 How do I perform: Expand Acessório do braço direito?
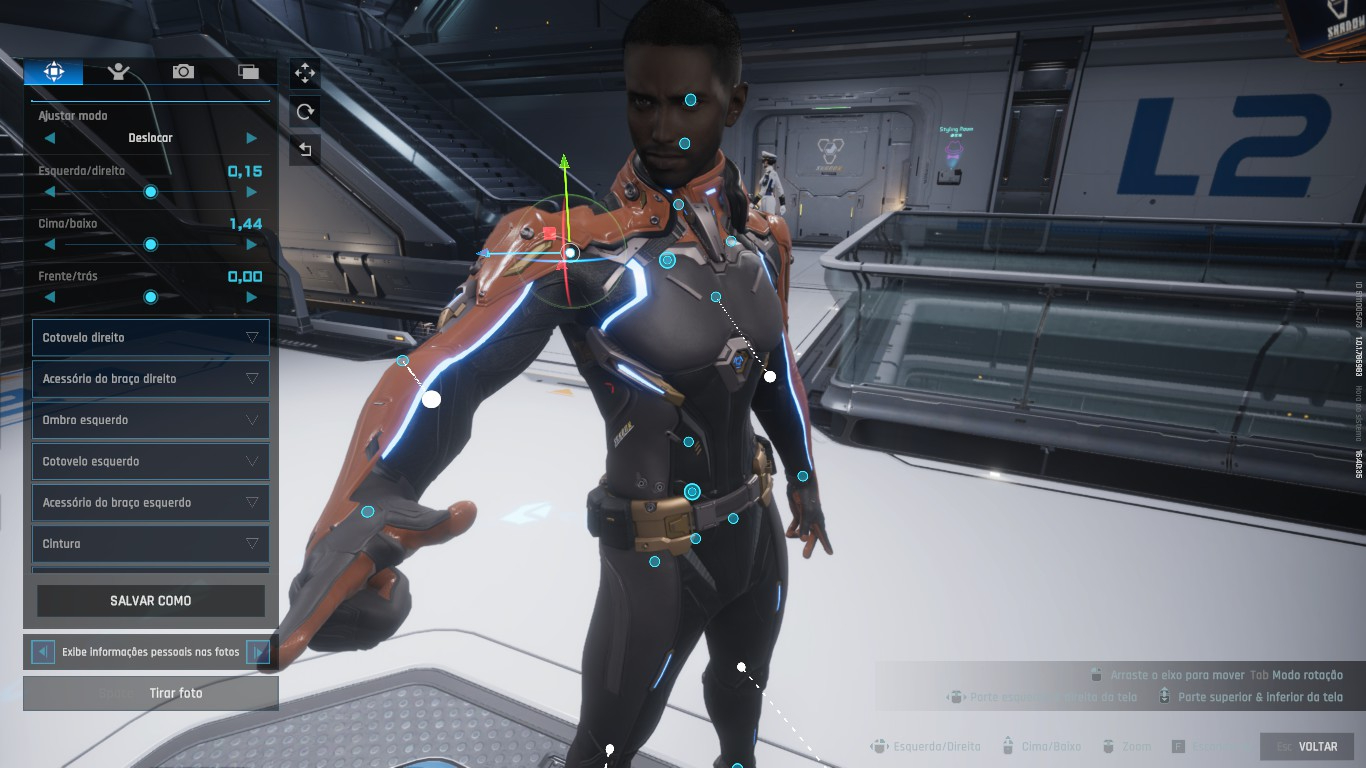tap(150, 379)
